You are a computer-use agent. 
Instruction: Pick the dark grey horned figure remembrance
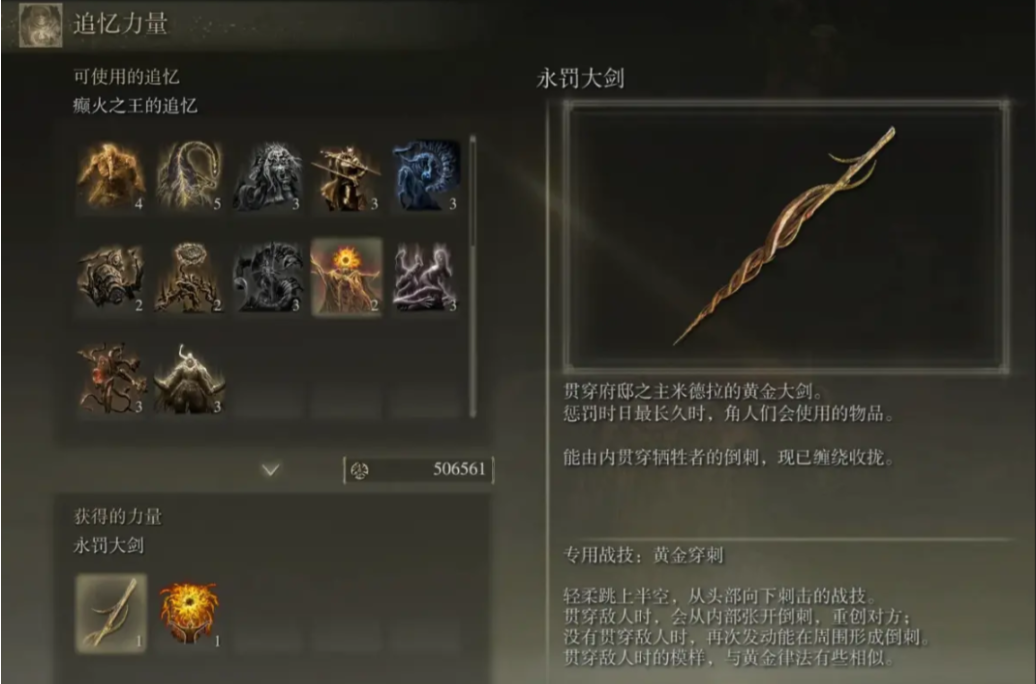tap(268, 277)
